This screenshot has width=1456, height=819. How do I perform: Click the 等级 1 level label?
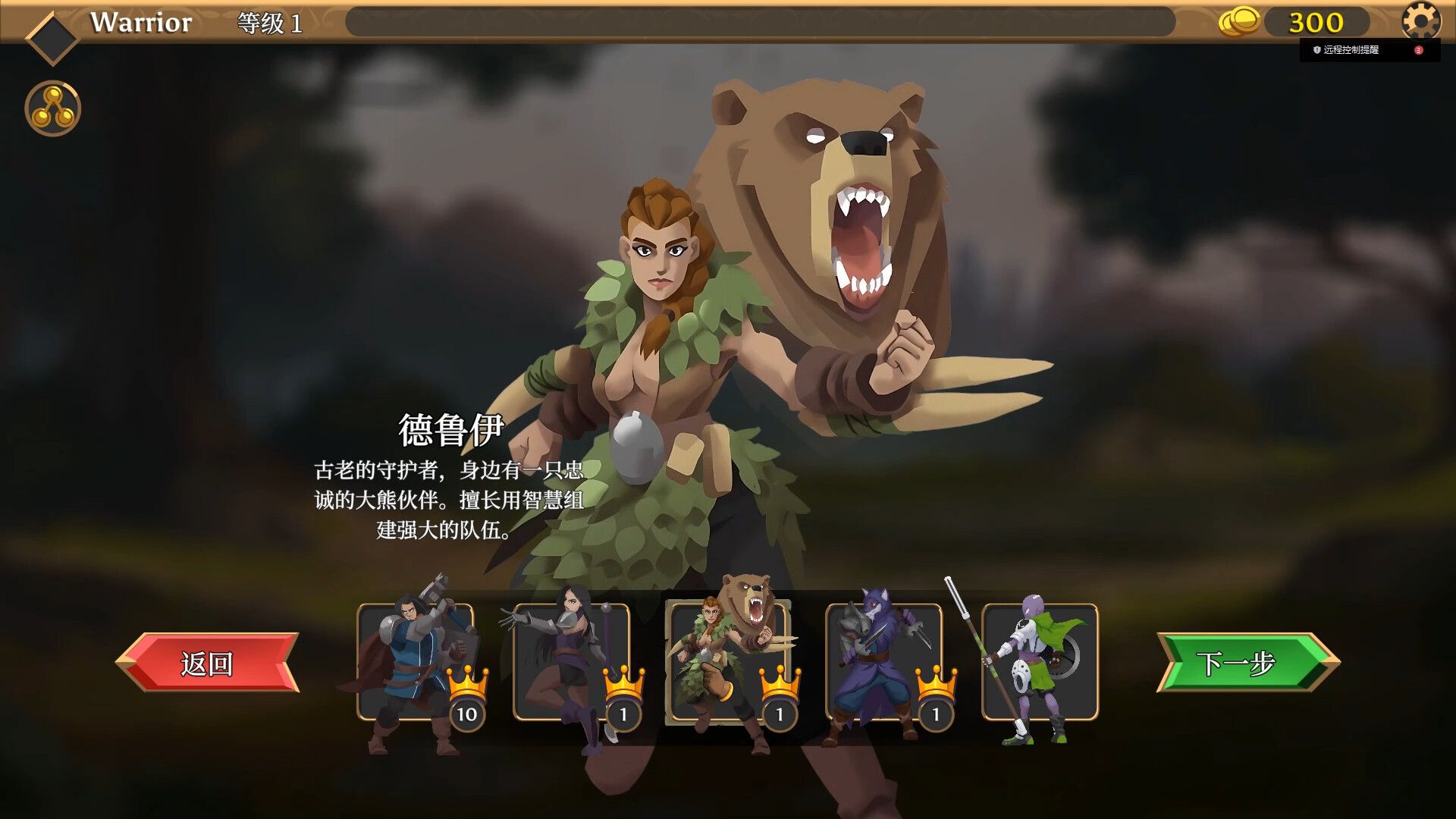coord(270,24)
